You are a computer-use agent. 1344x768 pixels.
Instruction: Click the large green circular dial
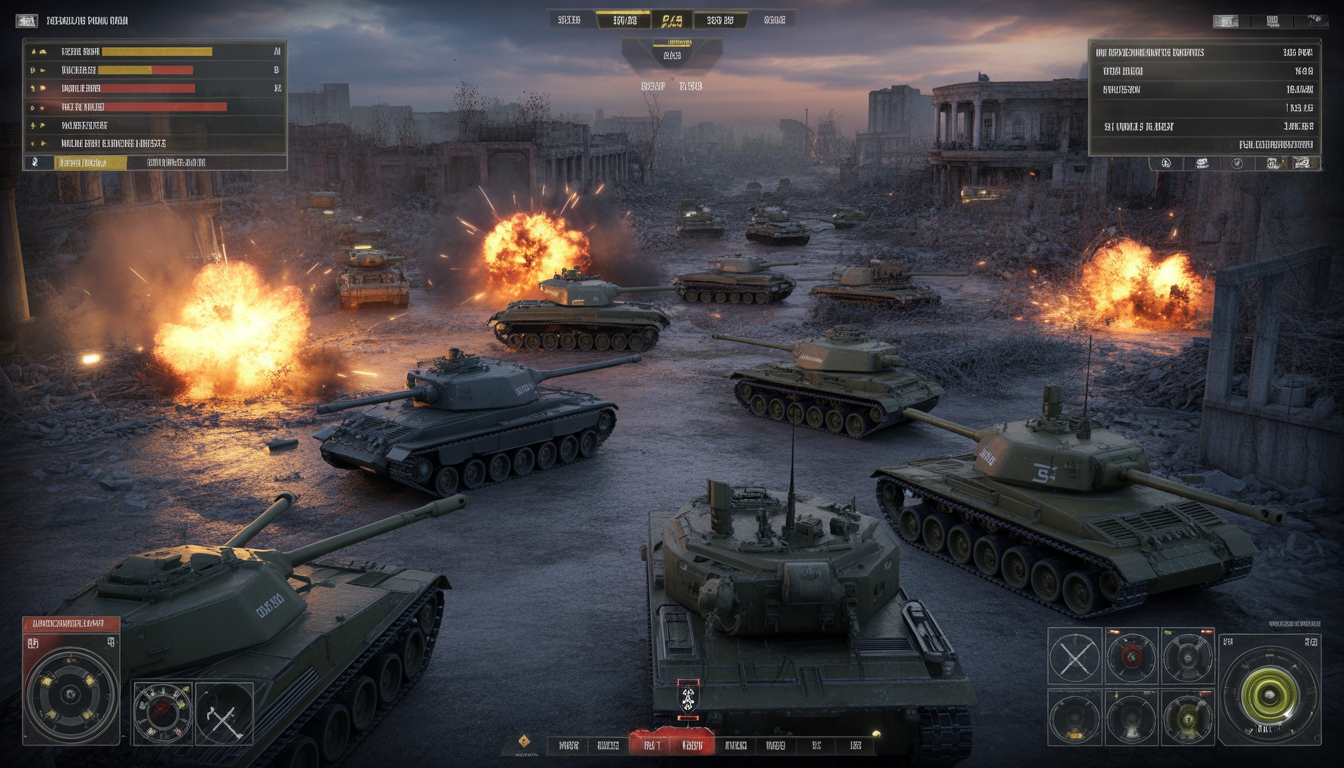tap(1269, 695)
